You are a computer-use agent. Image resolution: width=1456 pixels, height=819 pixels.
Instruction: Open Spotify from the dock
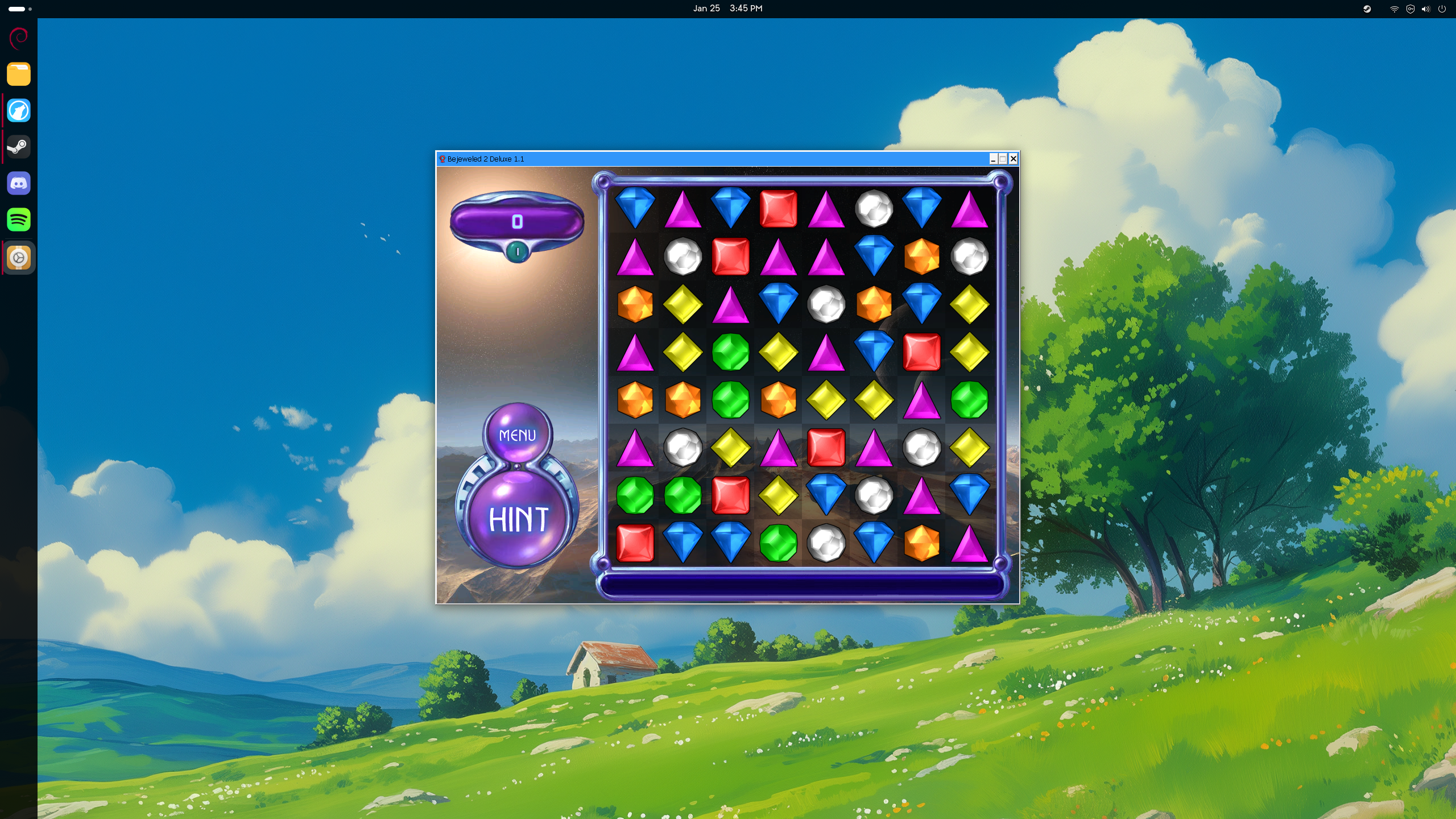tap(19, 220)
